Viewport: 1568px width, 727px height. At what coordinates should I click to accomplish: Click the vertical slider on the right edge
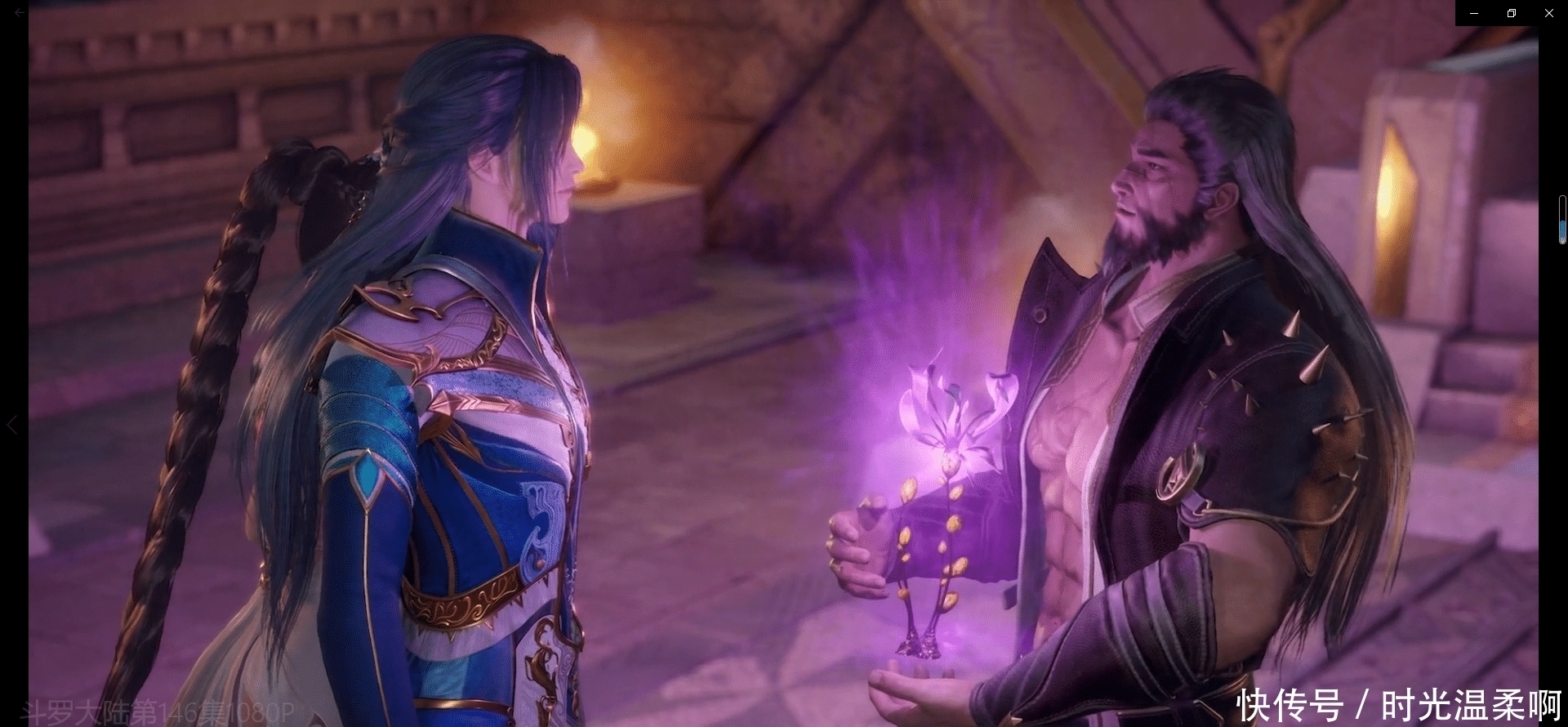tap(1562, 220)
